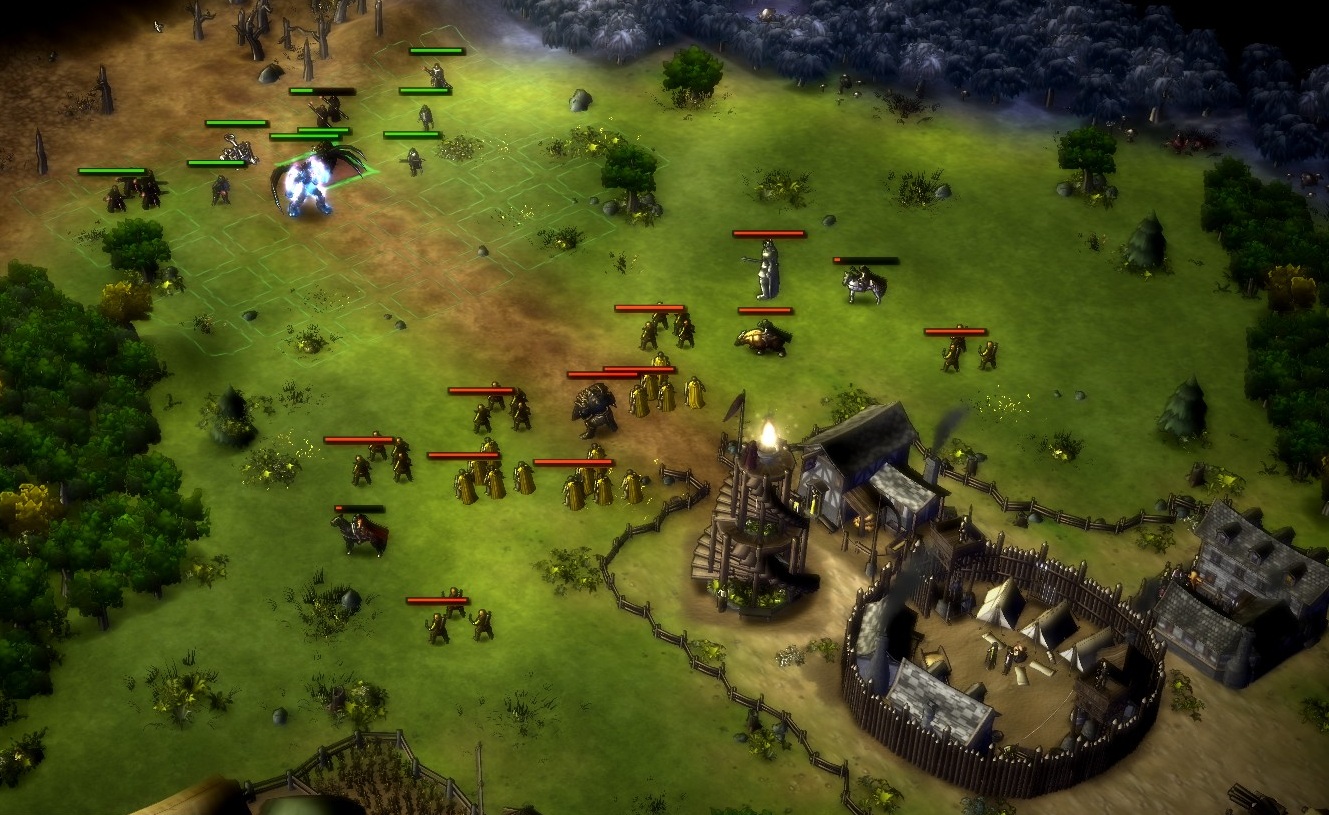Select the glowing blue unit on highlighted hex
Screen dimensions: 1329x815
point(306,187)
